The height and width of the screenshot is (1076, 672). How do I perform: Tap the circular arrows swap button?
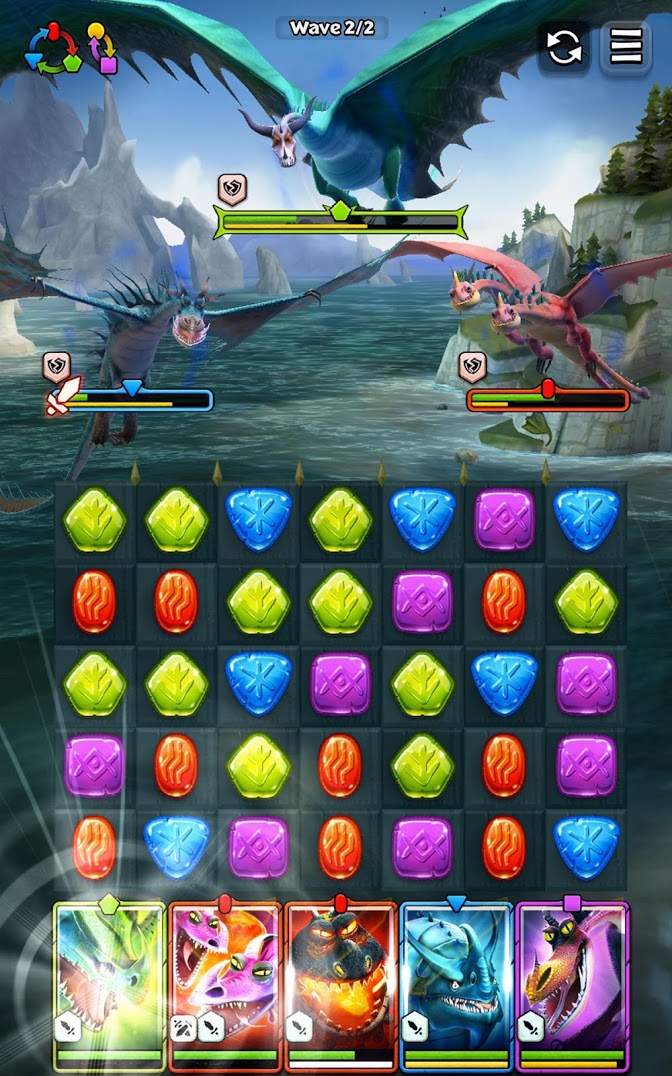point(564,47)
